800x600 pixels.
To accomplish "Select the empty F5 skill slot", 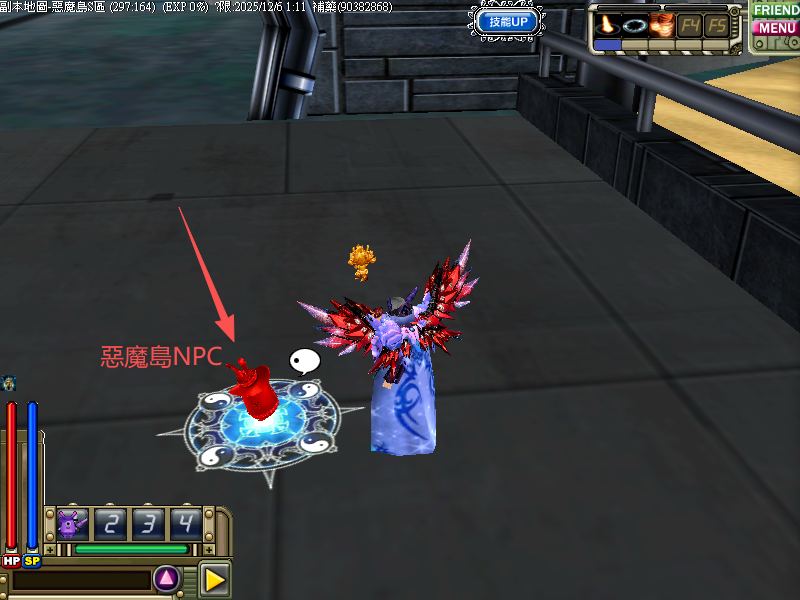I will 717,24.
